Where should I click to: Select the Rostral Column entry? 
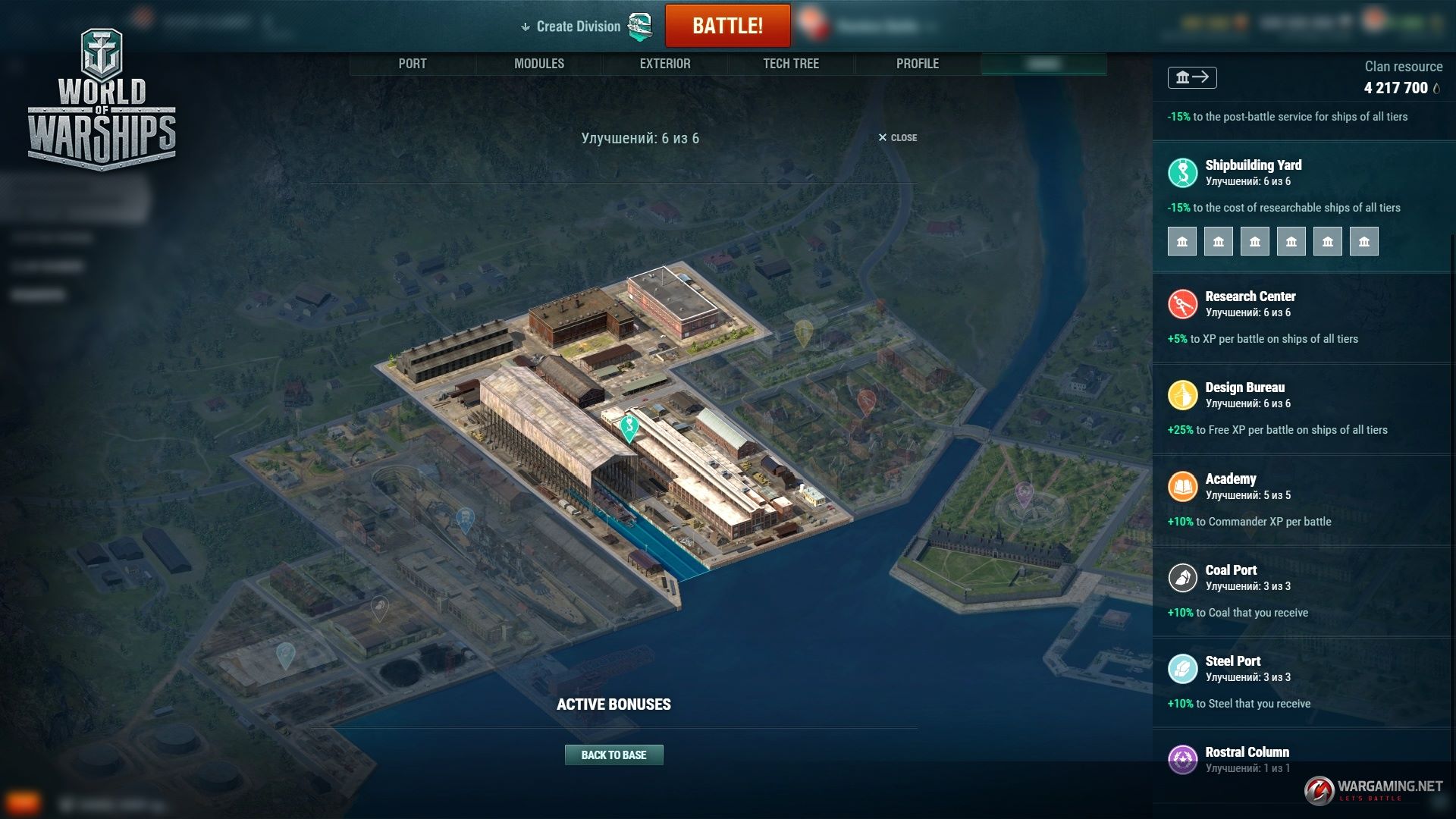(x=1247, y=752)
